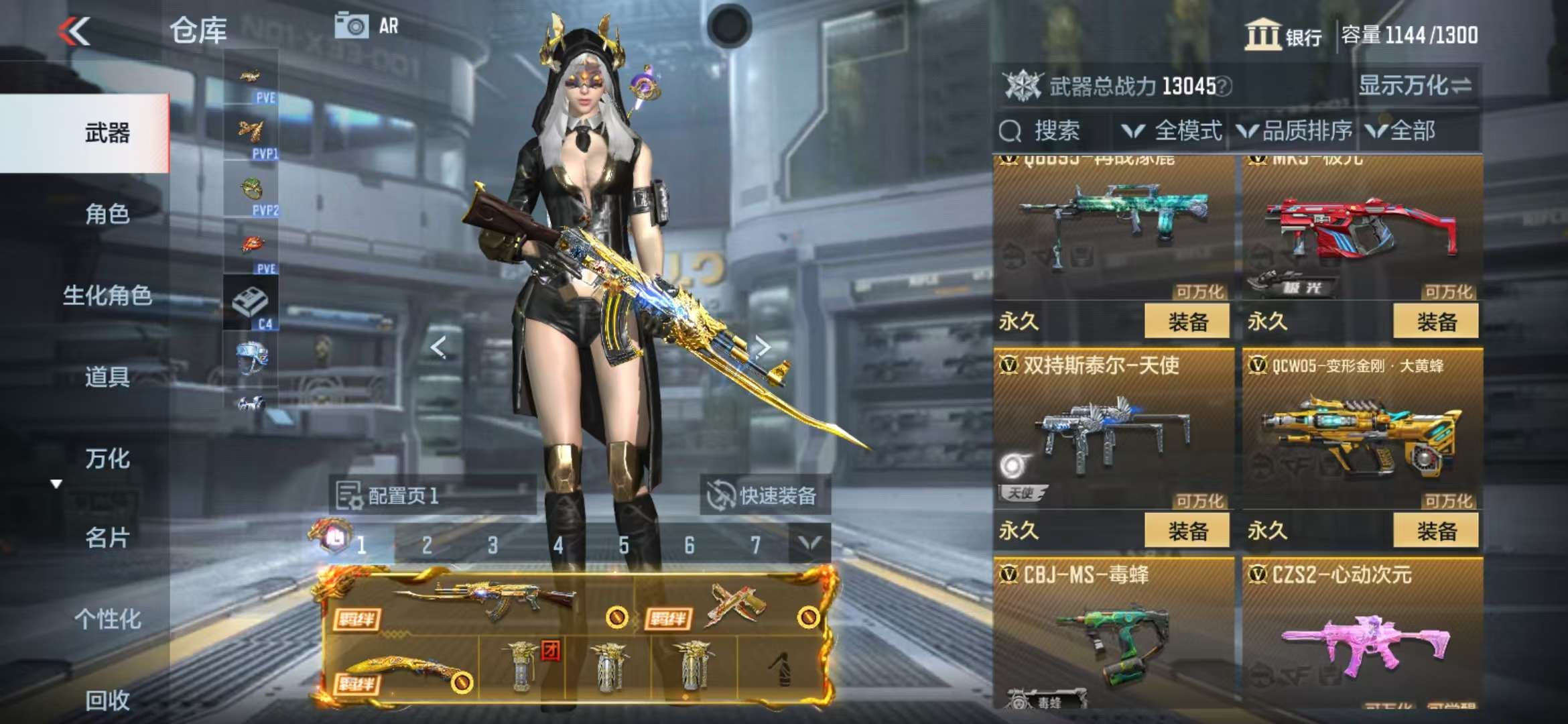Open the 名片 name card tab
Screen dimensions: 1568x724
107,538
